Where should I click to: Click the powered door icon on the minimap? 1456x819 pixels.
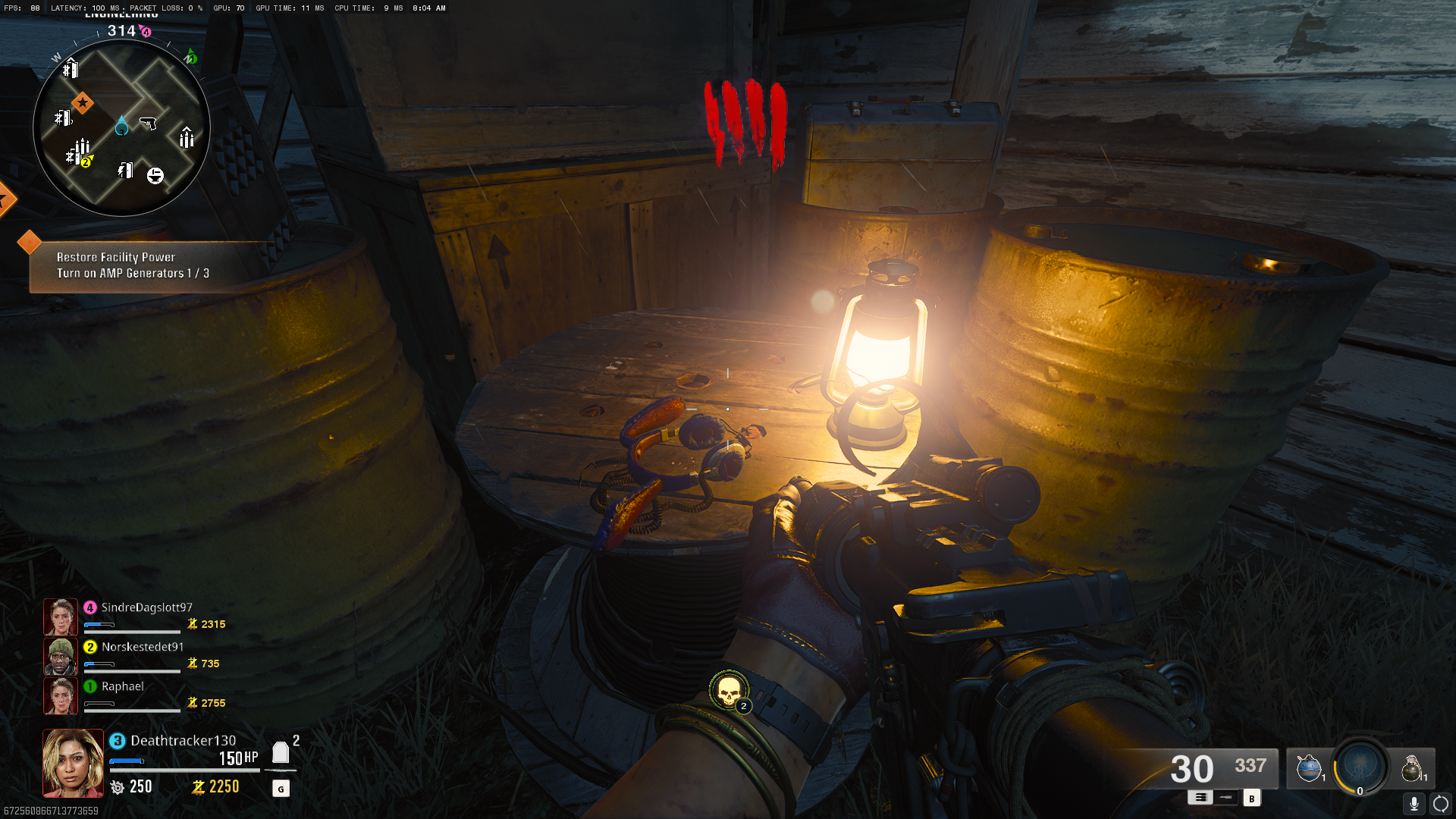(x=124, y=171)
